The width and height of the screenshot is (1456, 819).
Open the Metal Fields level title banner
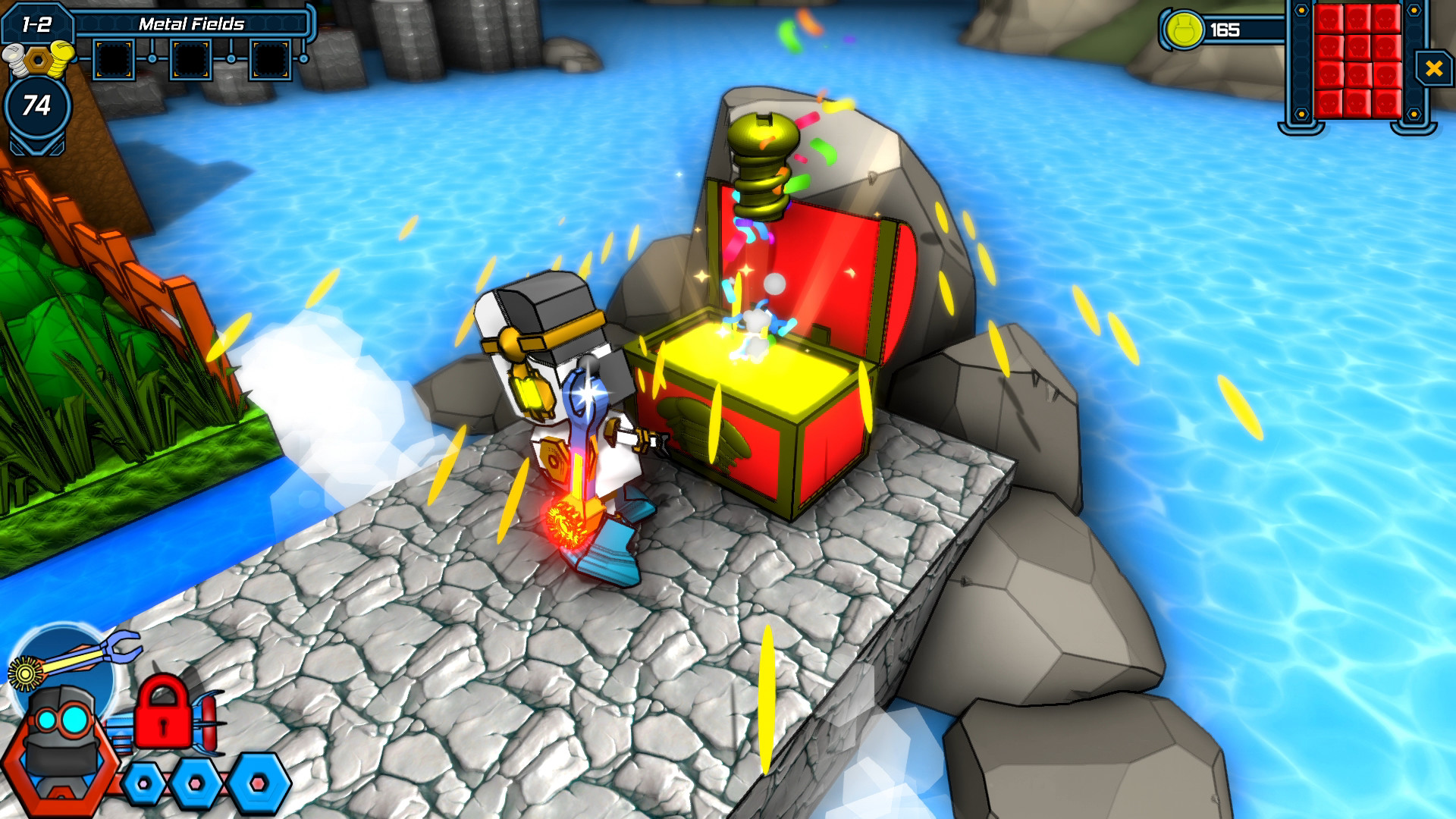(192, 23)
